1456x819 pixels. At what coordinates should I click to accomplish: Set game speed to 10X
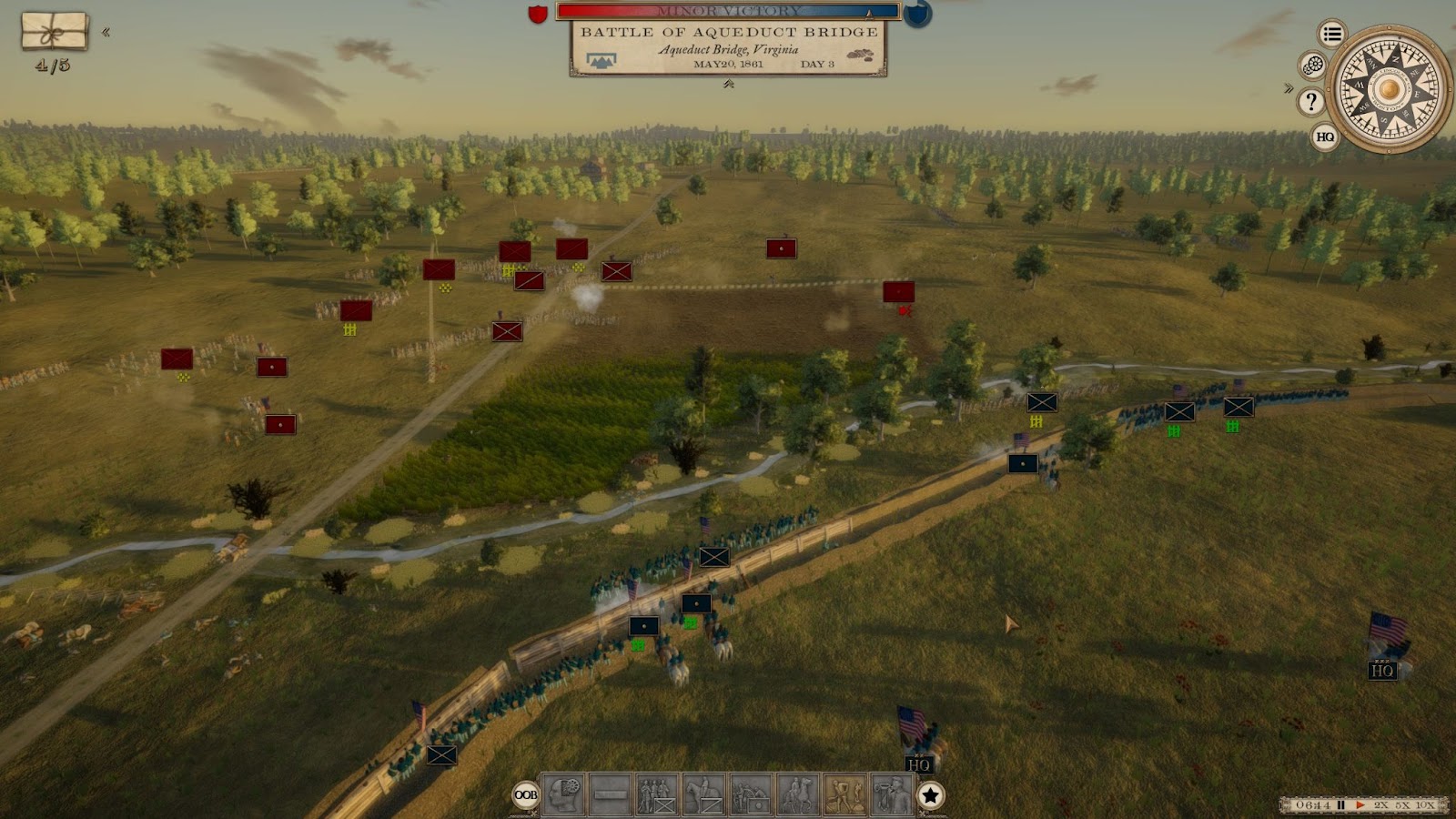click(x=1425, y=805)
